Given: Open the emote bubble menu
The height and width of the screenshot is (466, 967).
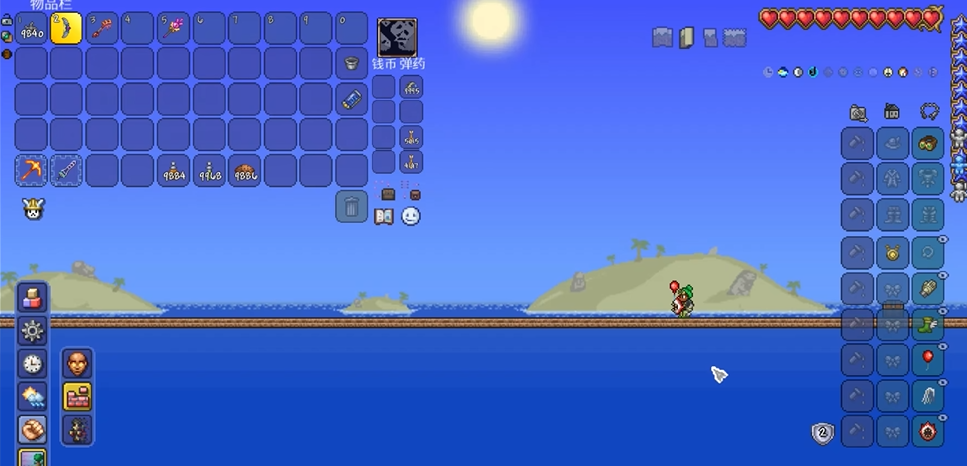Looking at the screenshot, I should (x=411, y=216).
